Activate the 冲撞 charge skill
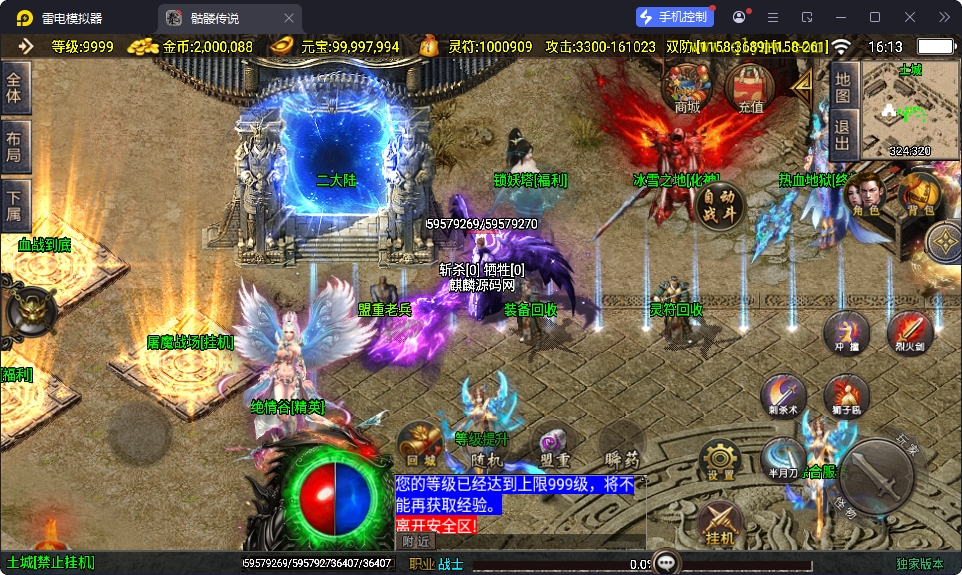962x575 pixels. click(x=846, y=333)
